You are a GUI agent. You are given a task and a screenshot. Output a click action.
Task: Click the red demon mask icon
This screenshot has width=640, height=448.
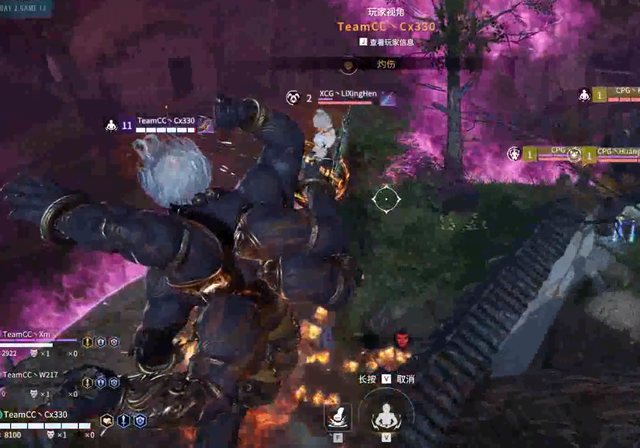(x=403, y=339)
